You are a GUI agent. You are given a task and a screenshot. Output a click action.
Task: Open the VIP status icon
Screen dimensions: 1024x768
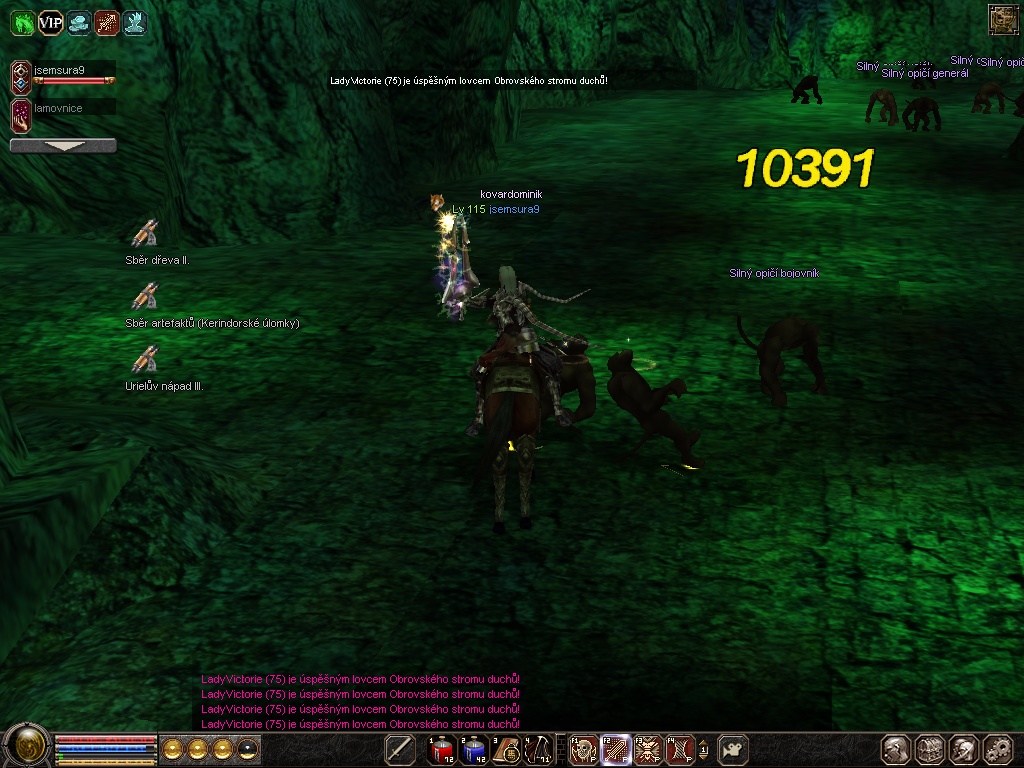tap(50, 22)
